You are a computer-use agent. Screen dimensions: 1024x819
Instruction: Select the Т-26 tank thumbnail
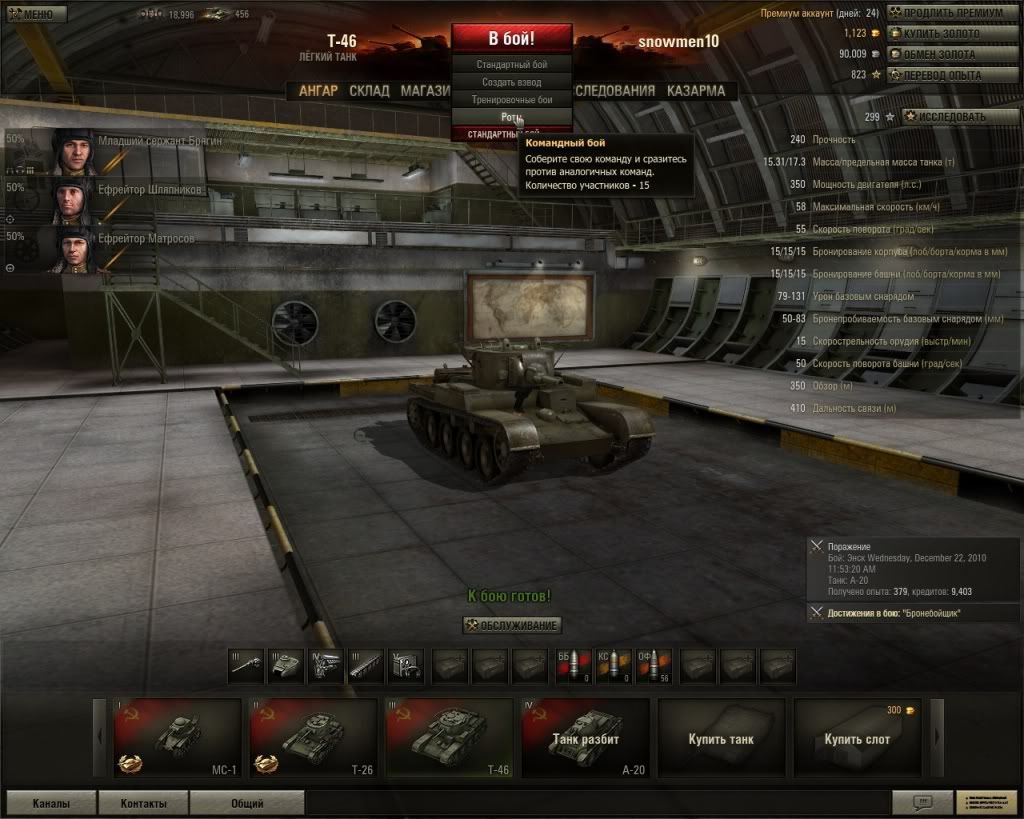pos(313,738)
